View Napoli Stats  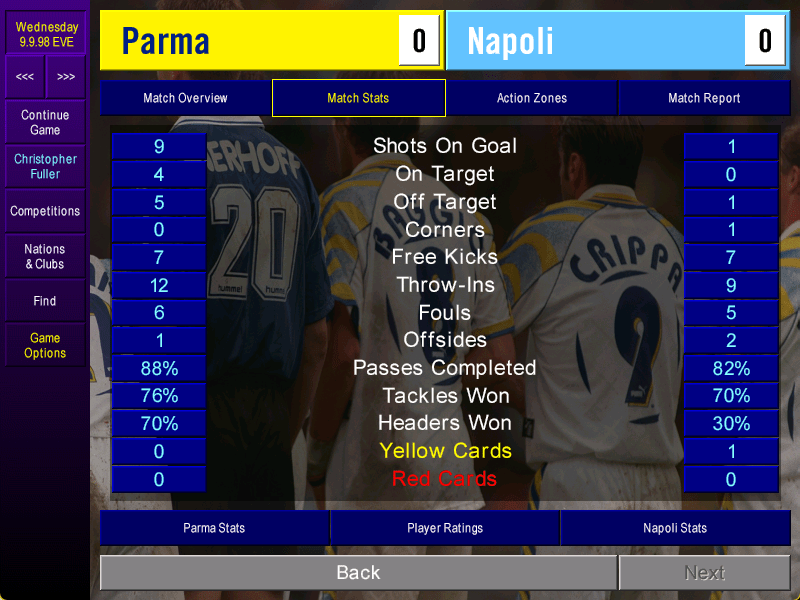click(675, 528)
